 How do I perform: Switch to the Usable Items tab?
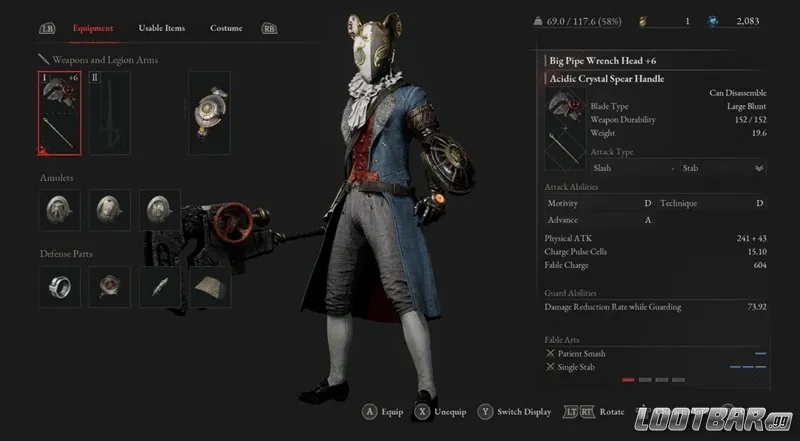coord(162,28)
